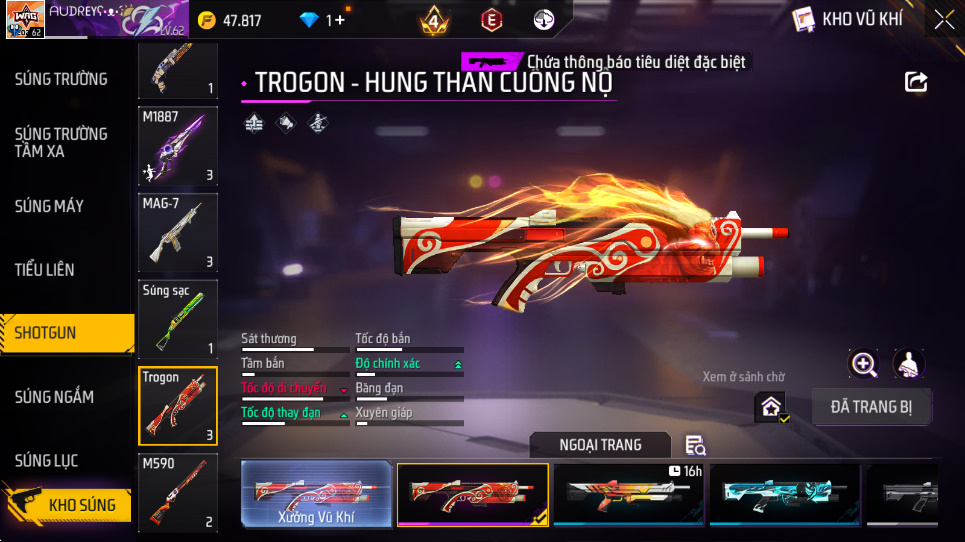The height and width of the screenshot is (542, 965).
Task: Zoom in on the weapon preview
Action: tap(863, 364)
